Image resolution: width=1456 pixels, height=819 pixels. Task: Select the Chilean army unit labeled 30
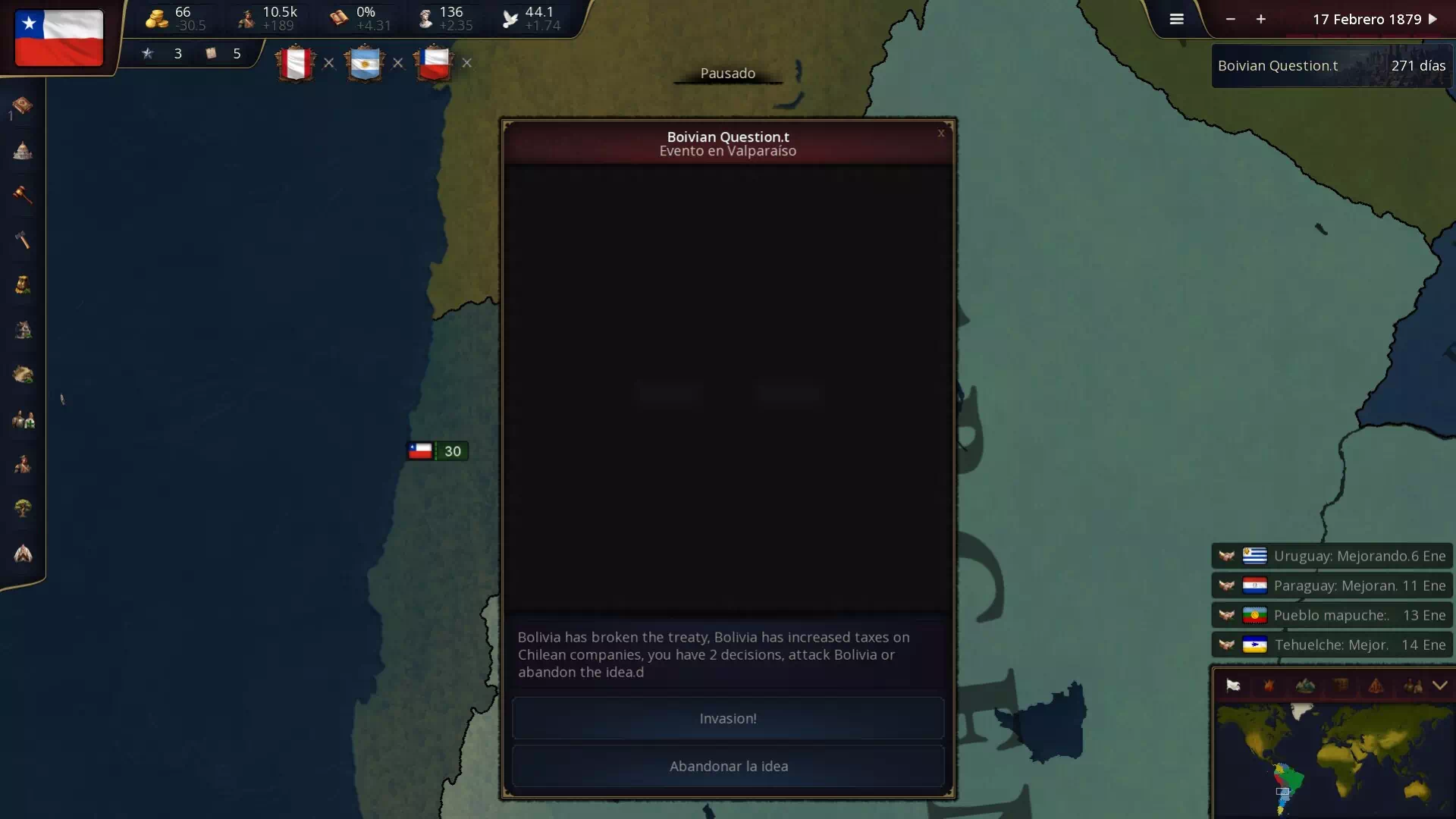click(x=436, y=450)
